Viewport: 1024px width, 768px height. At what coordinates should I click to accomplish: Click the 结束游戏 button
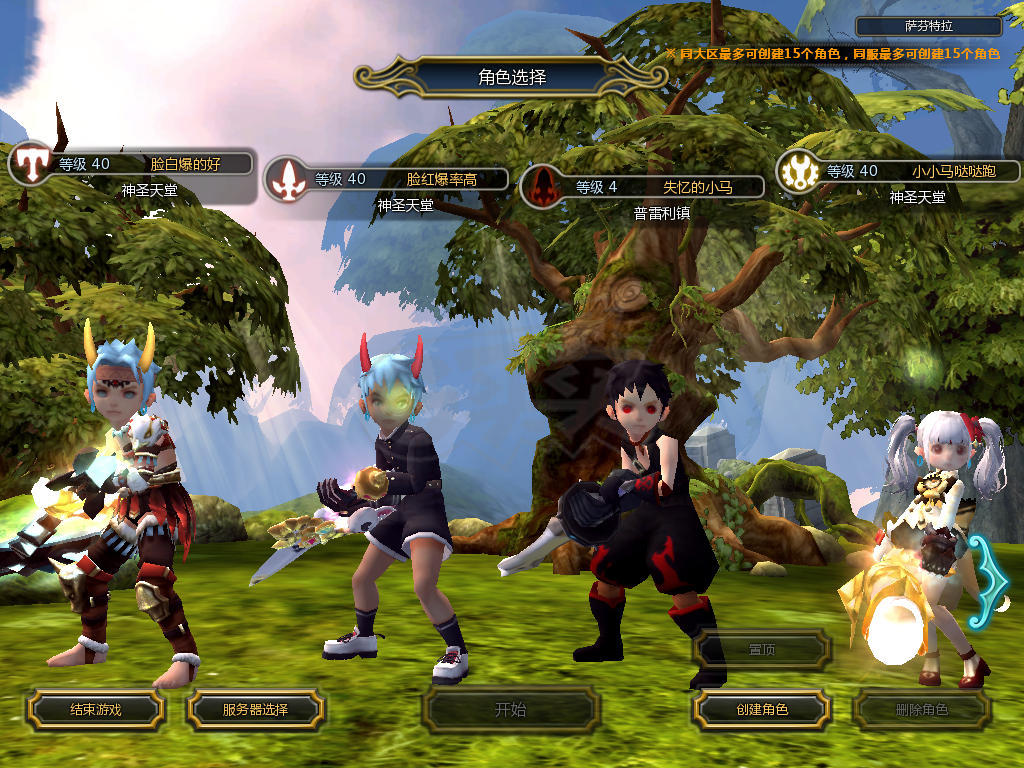95,710
